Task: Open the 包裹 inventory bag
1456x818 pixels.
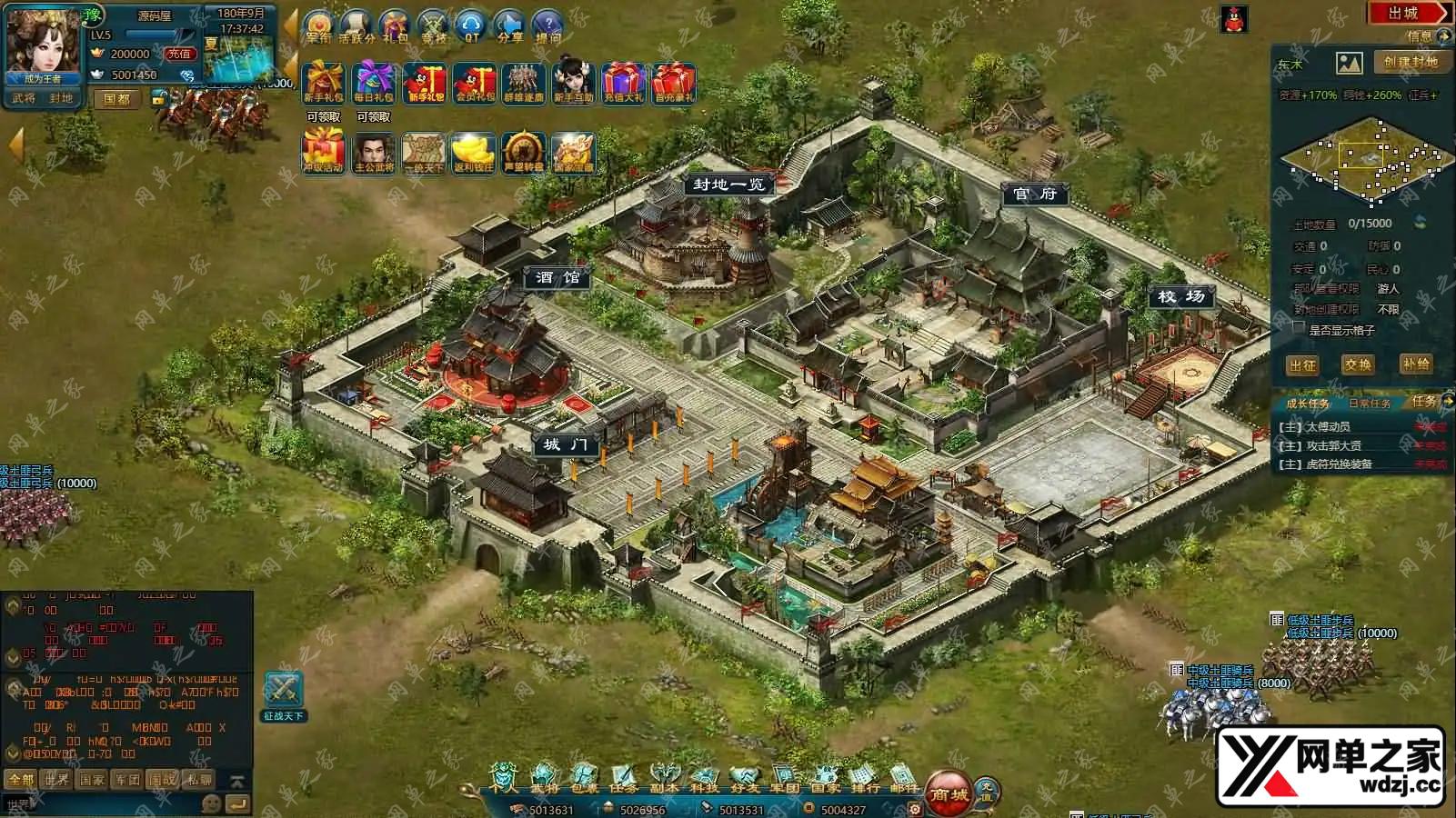Action: point(583,779)
